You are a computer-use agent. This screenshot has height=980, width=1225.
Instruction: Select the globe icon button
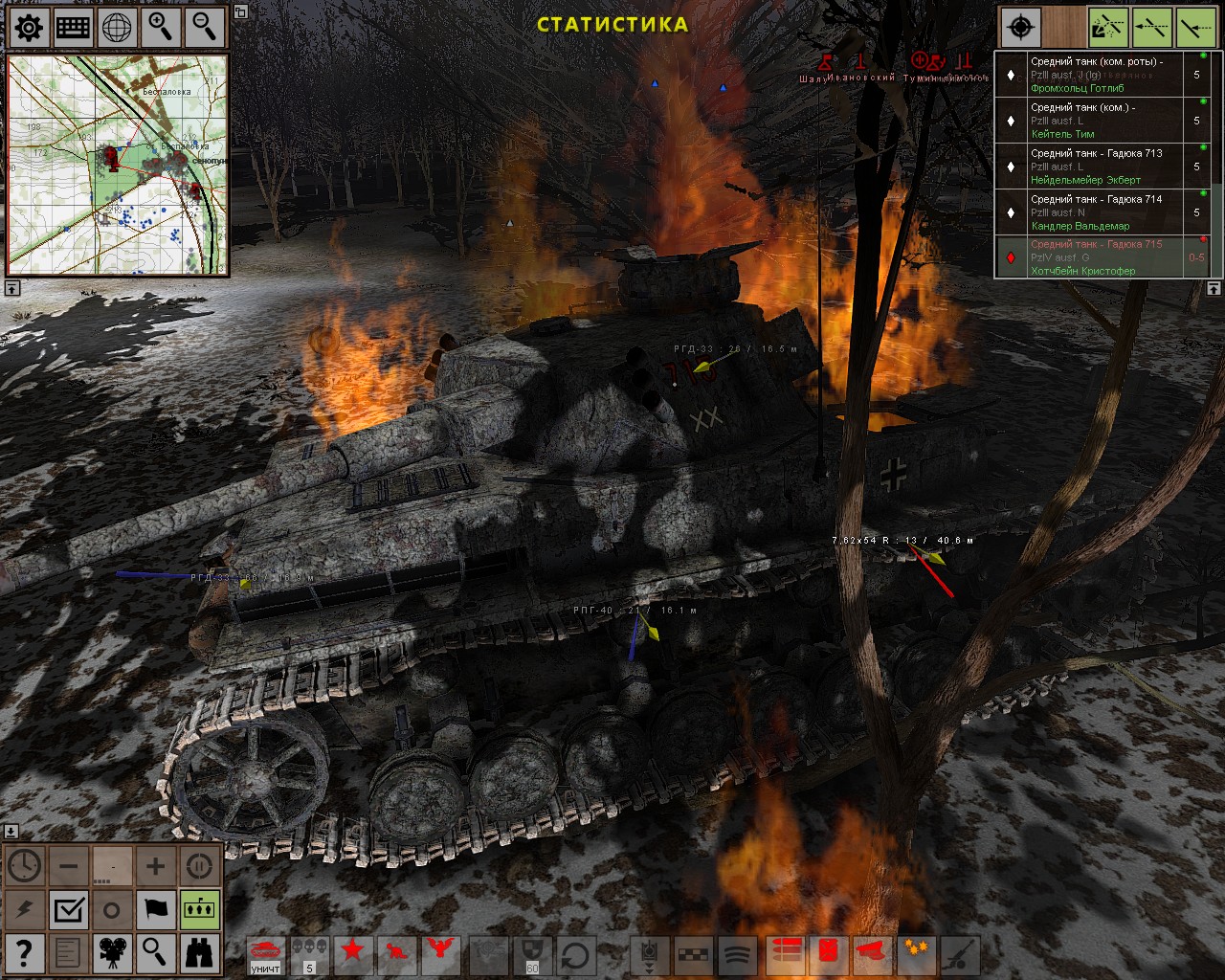click(x=117, y=28)
